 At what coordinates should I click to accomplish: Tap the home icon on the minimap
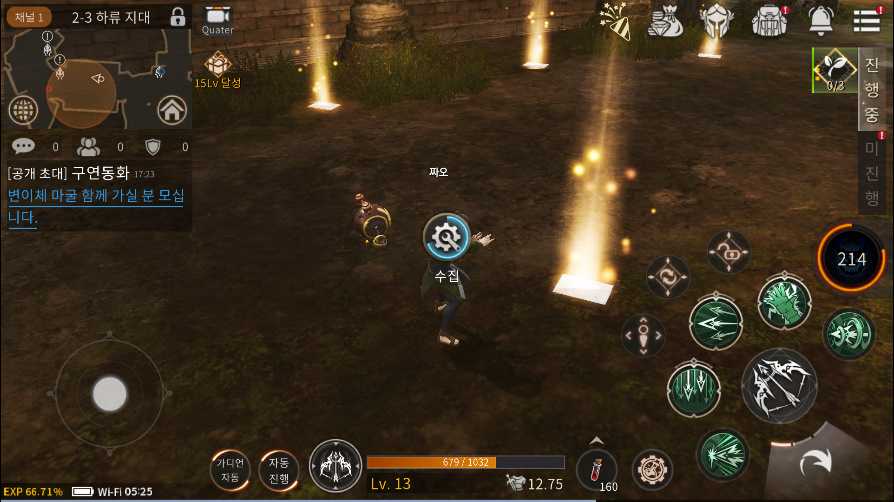[172, 109]
